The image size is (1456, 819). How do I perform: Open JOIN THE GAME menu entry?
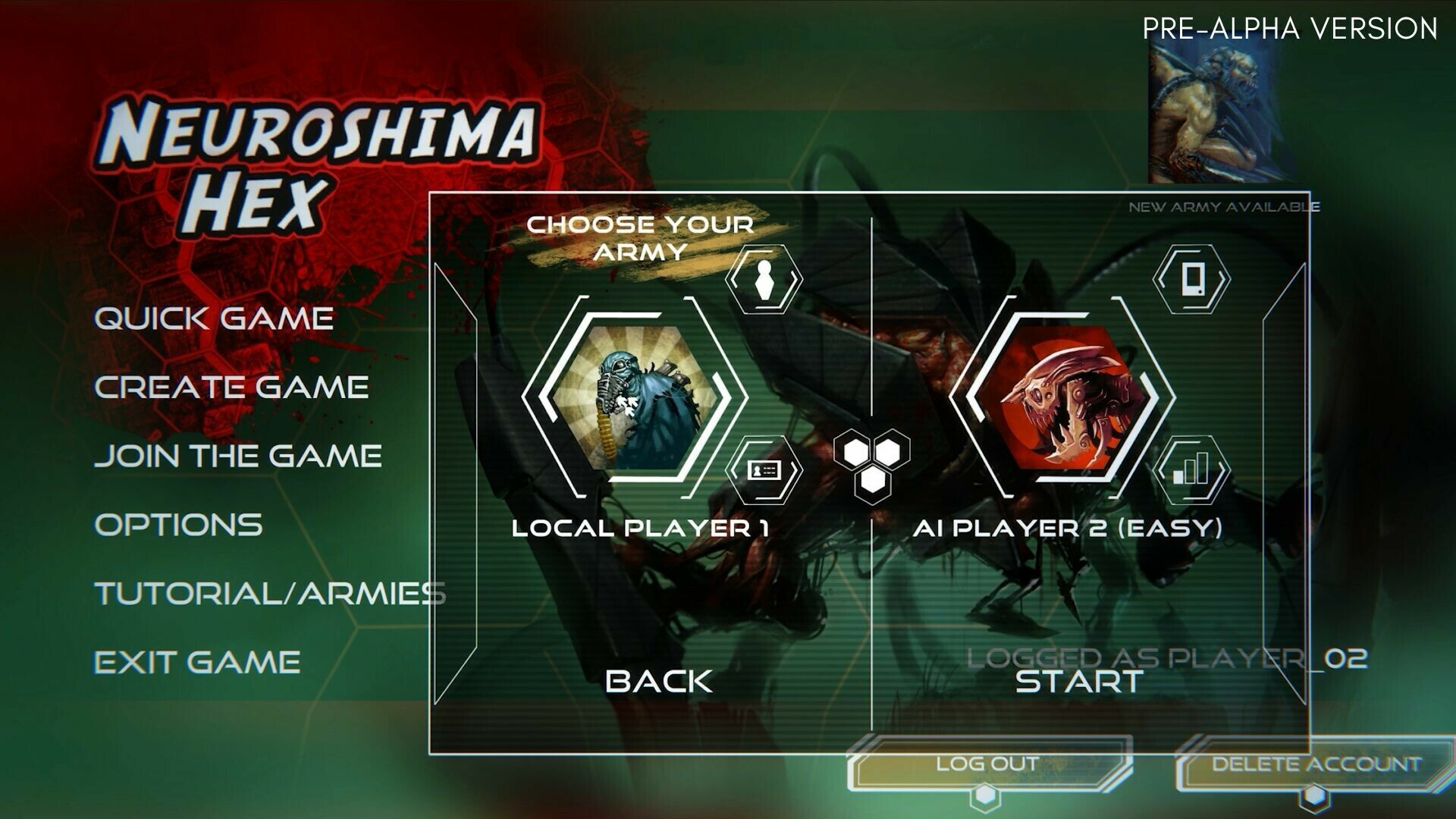(243, 455)
